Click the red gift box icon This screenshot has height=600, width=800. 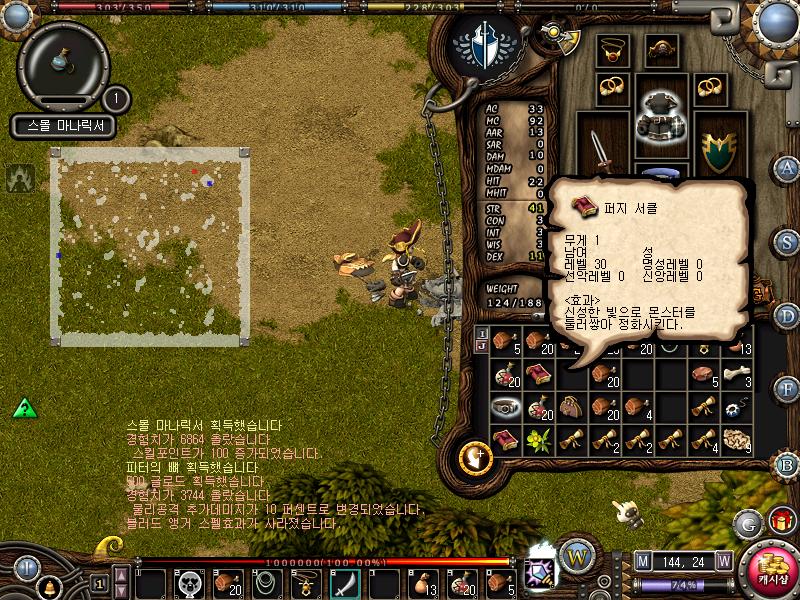pos(780,521)
